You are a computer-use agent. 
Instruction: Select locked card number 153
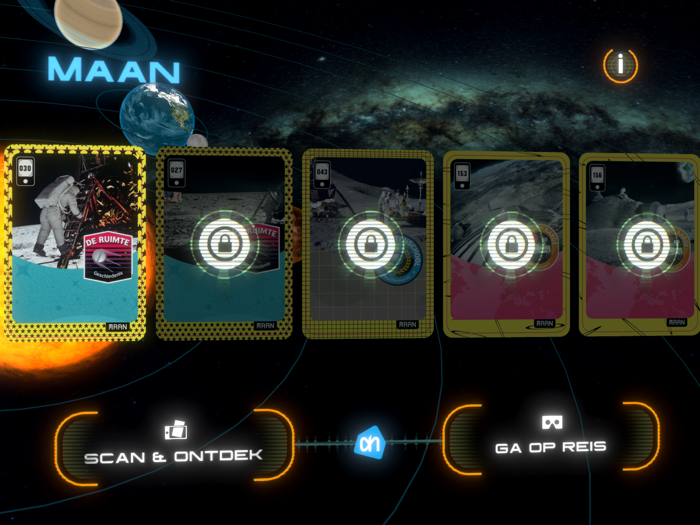click(x=506, y=244)
